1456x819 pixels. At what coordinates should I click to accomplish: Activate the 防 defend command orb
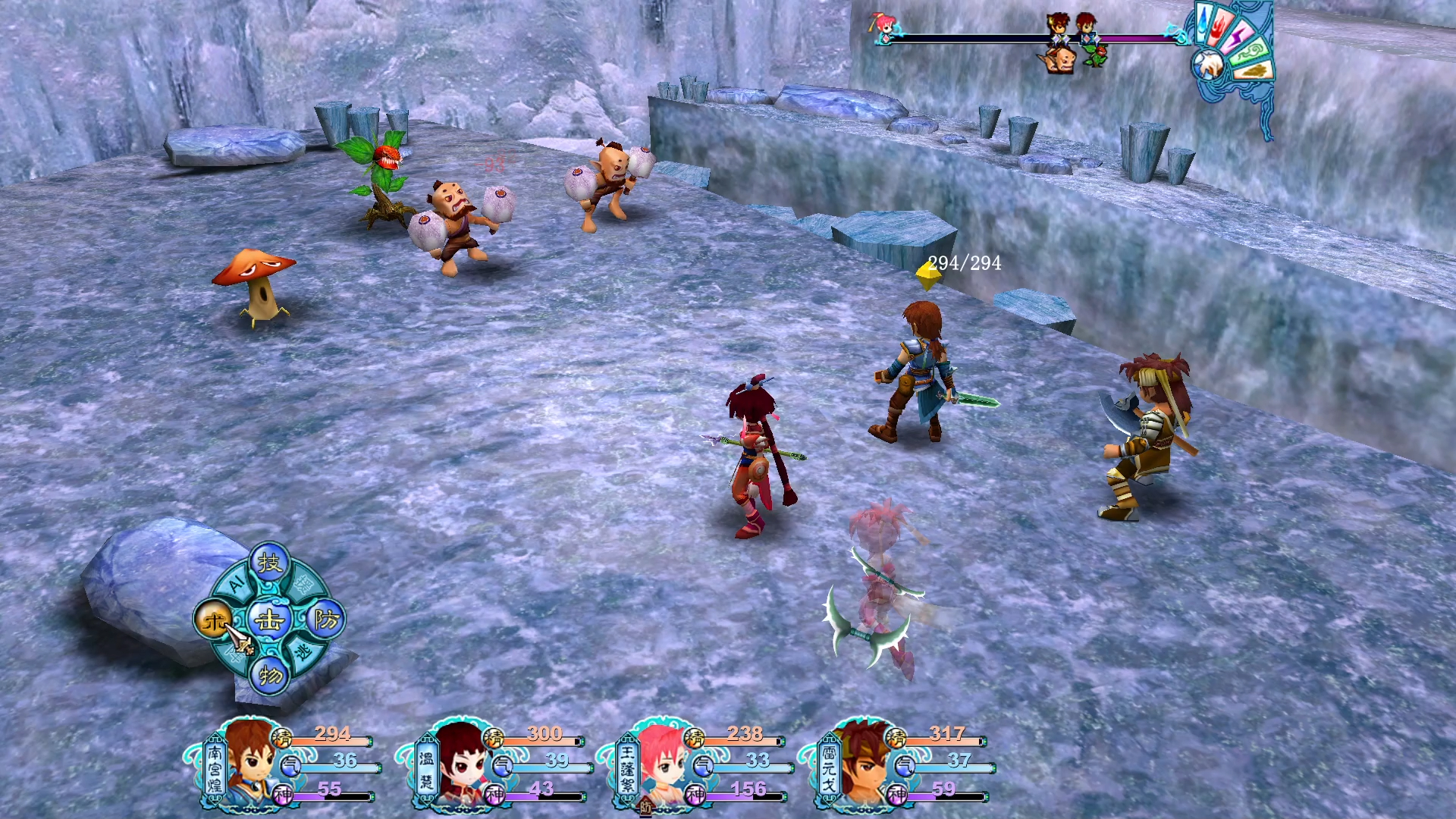point(326,620)
